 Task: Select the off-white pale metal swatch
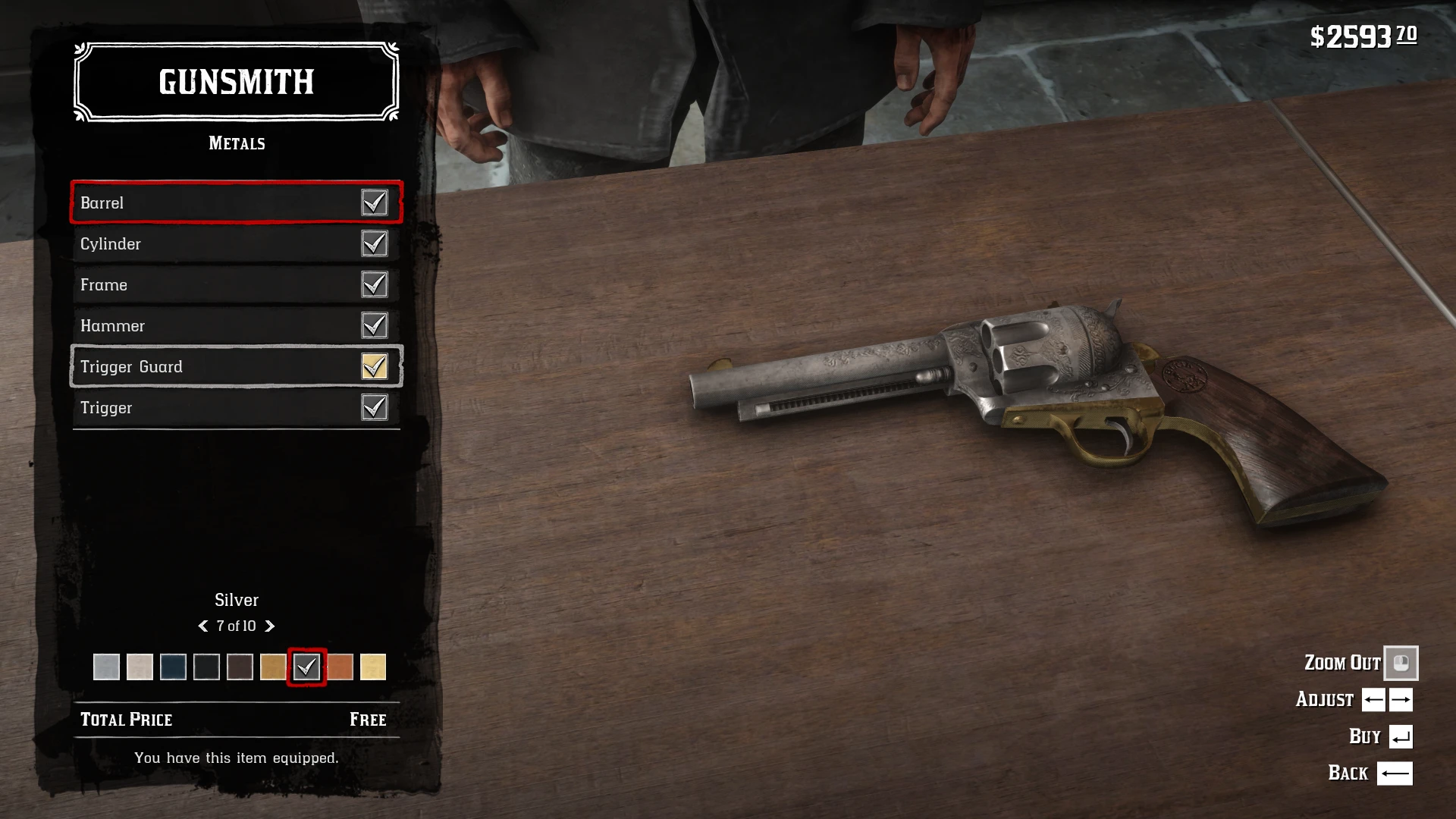click(x=140, y=667)
